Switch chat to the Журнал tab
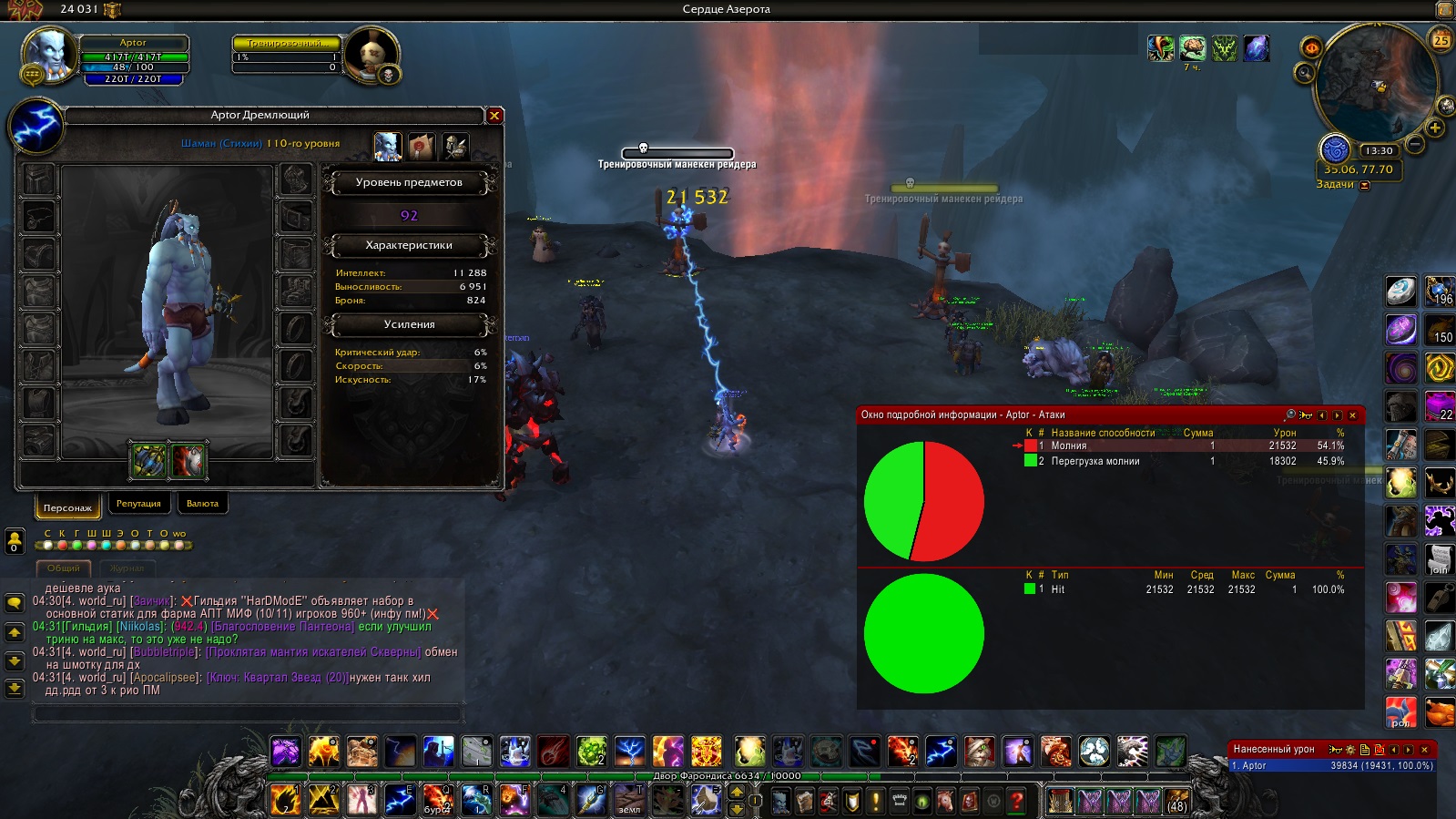 [x=127, y=568]
